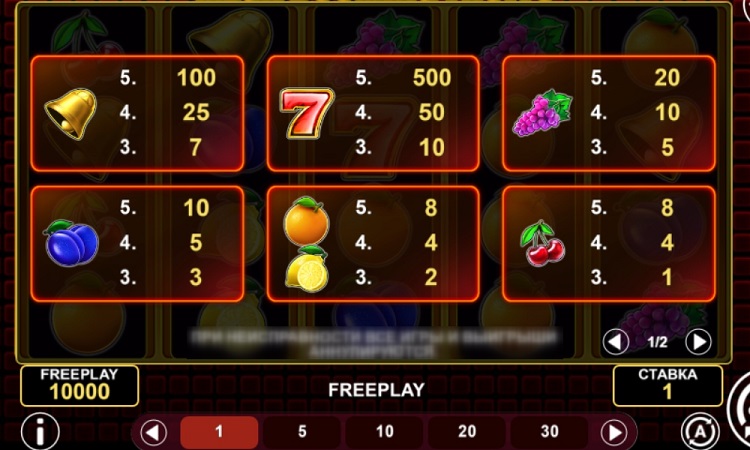Screen dimensions: 750x450
Task: Select the 30 bet option
Action: [549, 433]
